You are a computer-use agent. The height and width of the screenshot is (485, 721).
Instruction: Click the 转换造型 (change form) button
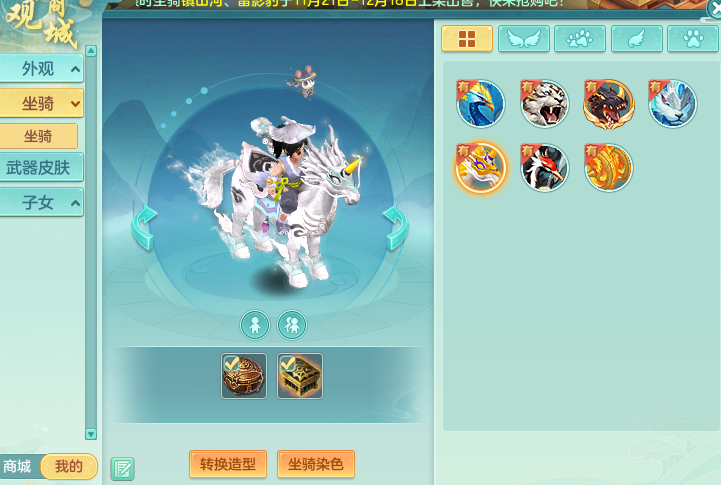coord(228,464)
